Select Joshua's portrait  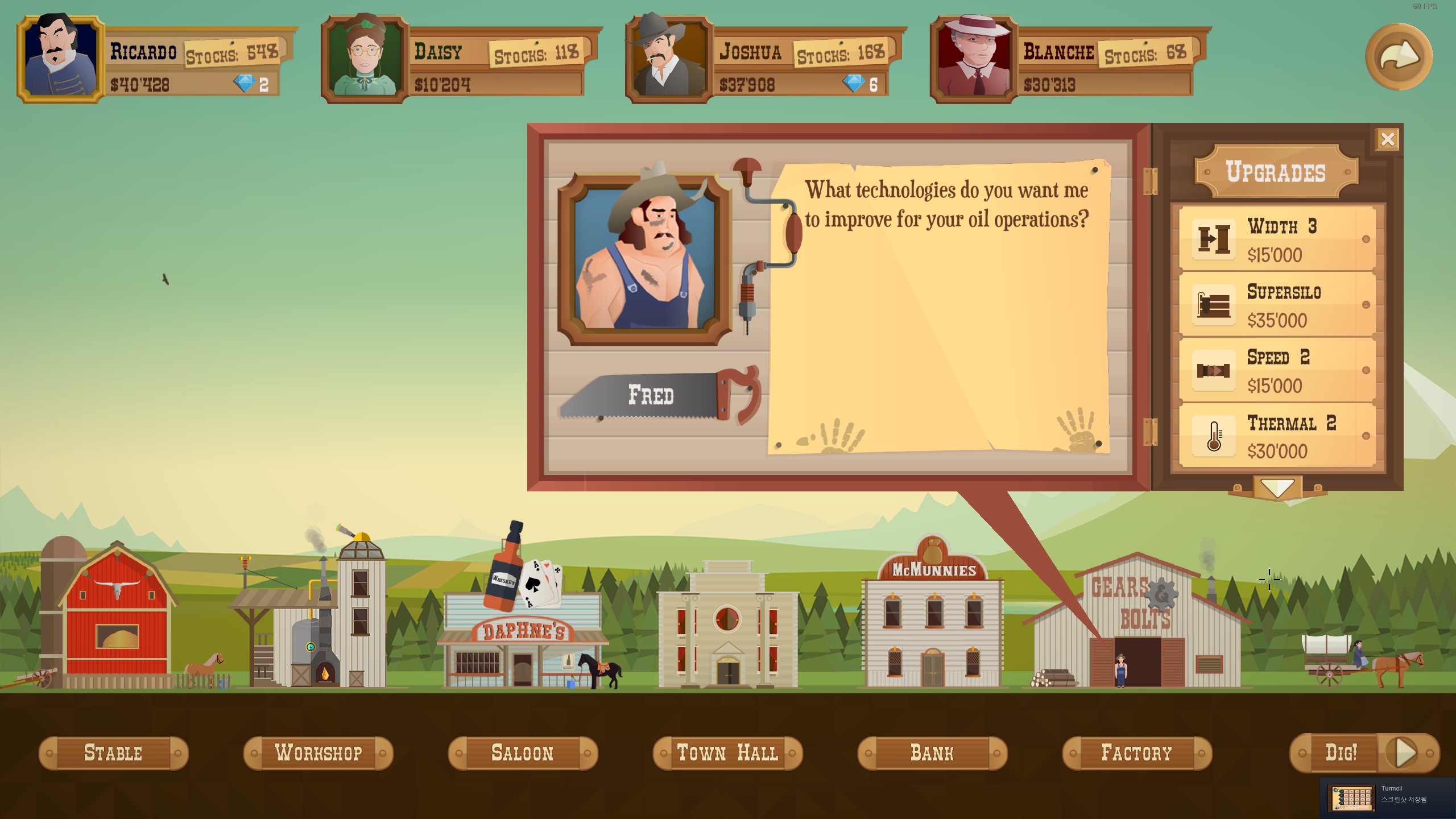pos(669,59)
